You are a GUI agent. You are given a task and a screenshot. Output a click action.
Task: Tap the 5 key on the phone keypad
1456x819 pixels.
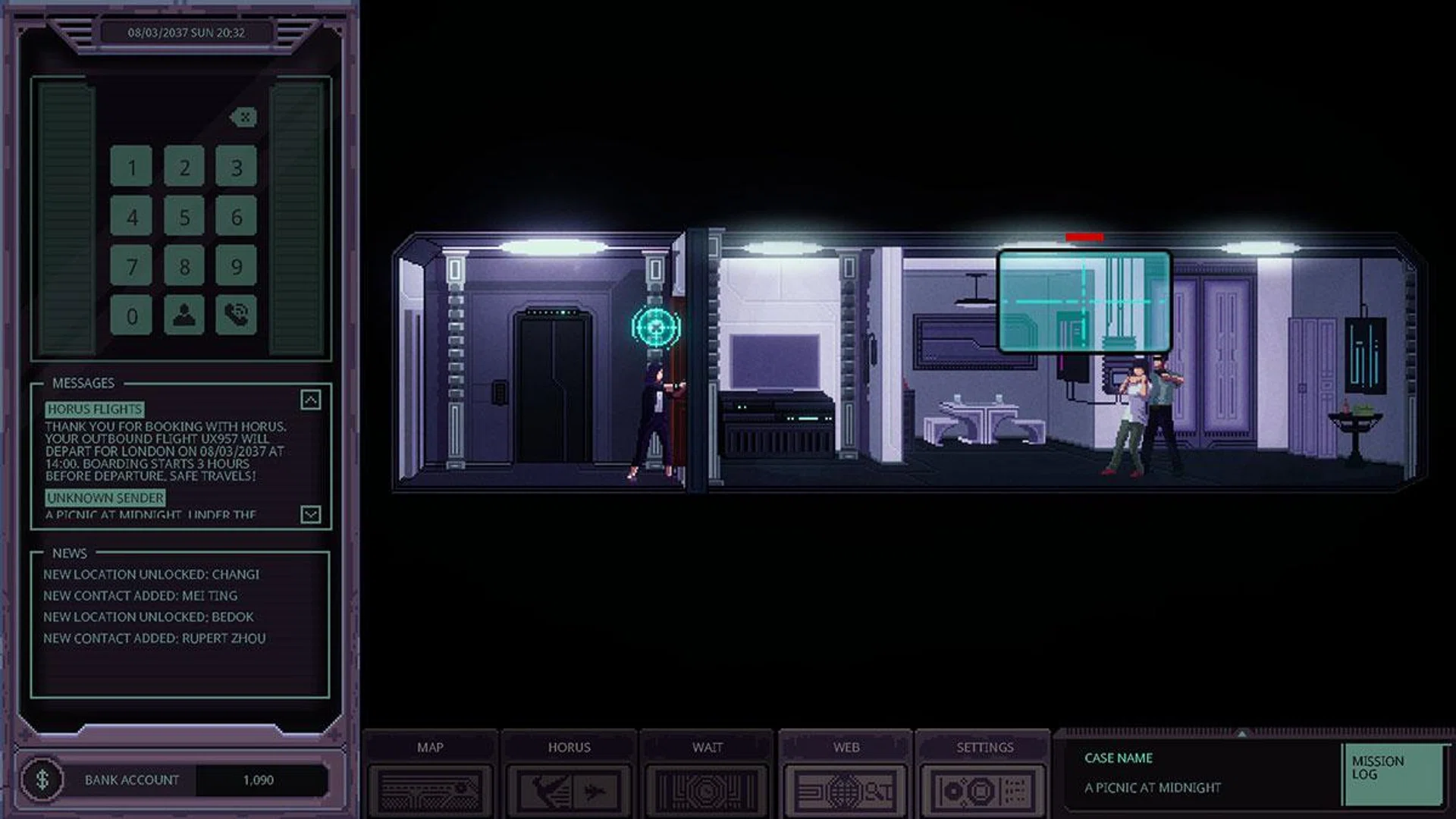pos(184,216)
